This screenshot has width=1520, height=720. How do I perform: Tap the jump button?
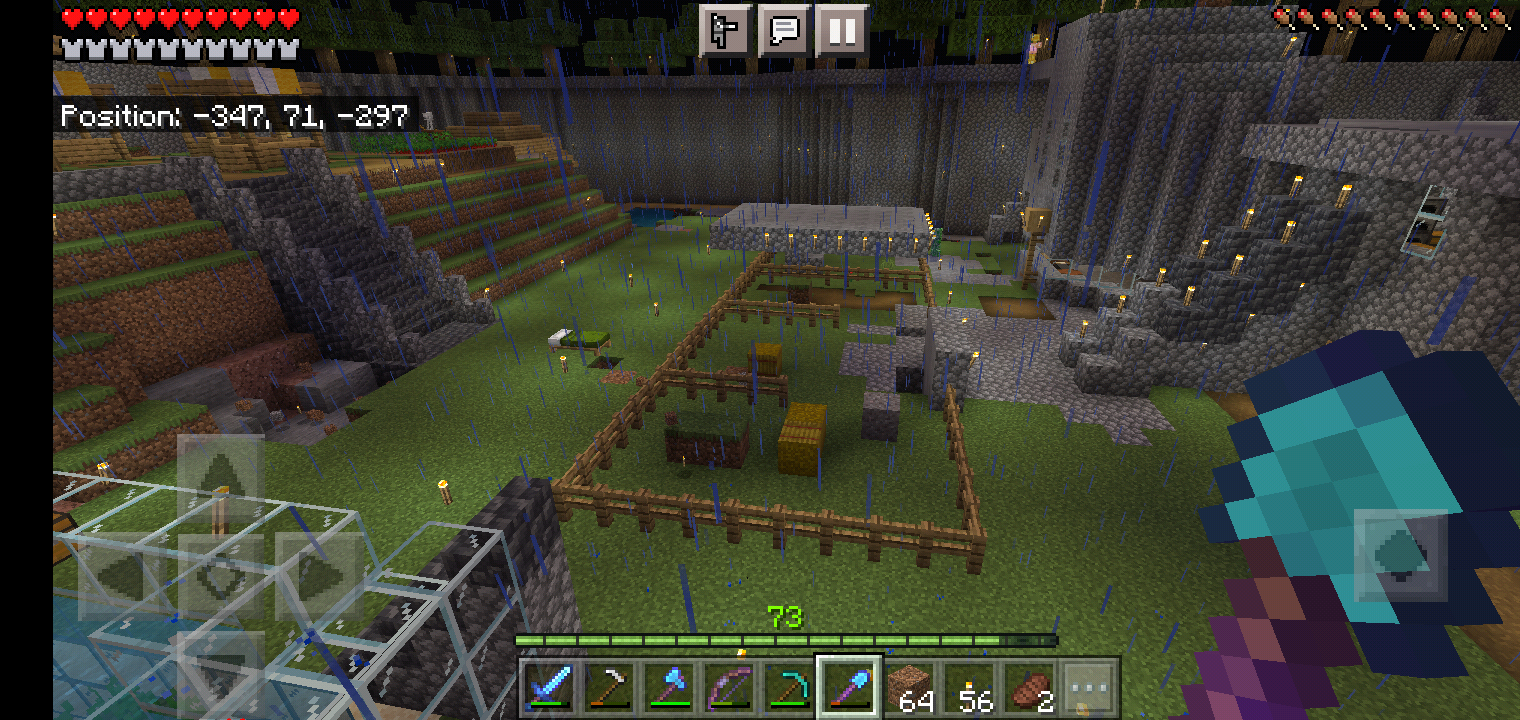1400,555
